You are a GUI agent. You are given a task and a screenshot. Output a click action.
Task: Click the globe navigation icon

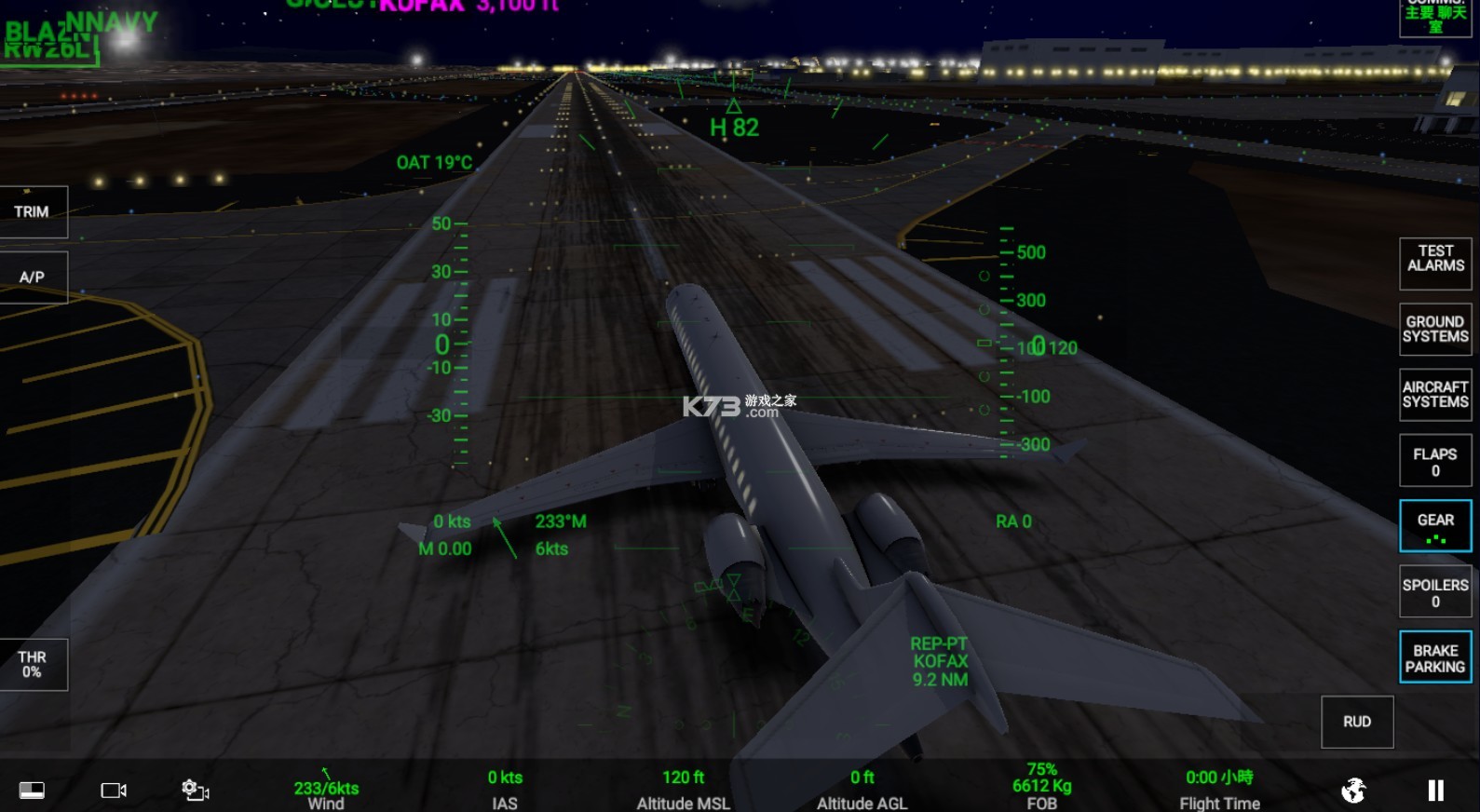click(x=1354, y=789)
